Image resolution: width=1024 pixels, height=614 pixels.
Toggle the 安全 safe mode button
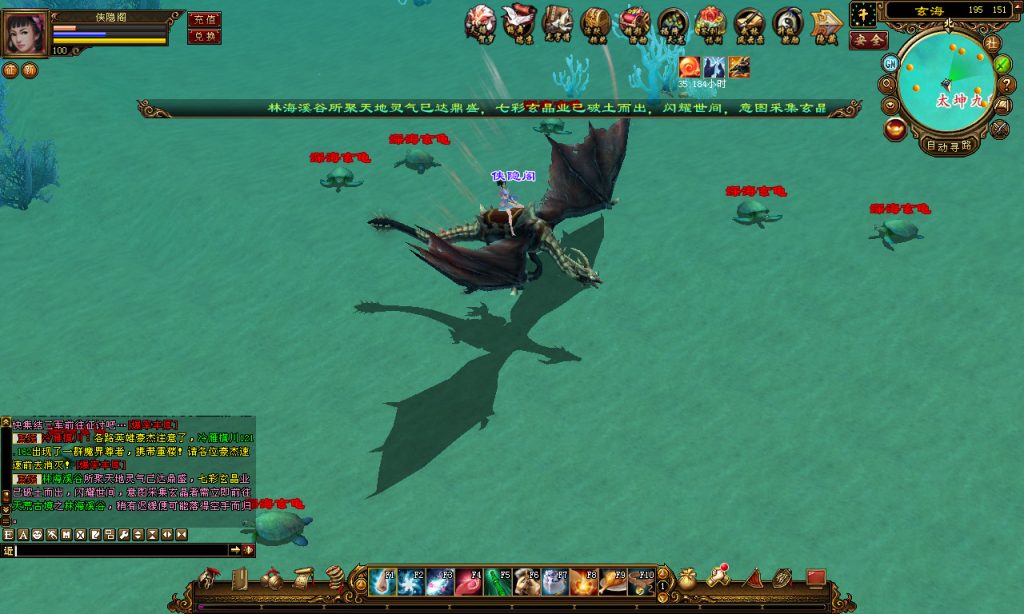[x=868, y=40]
